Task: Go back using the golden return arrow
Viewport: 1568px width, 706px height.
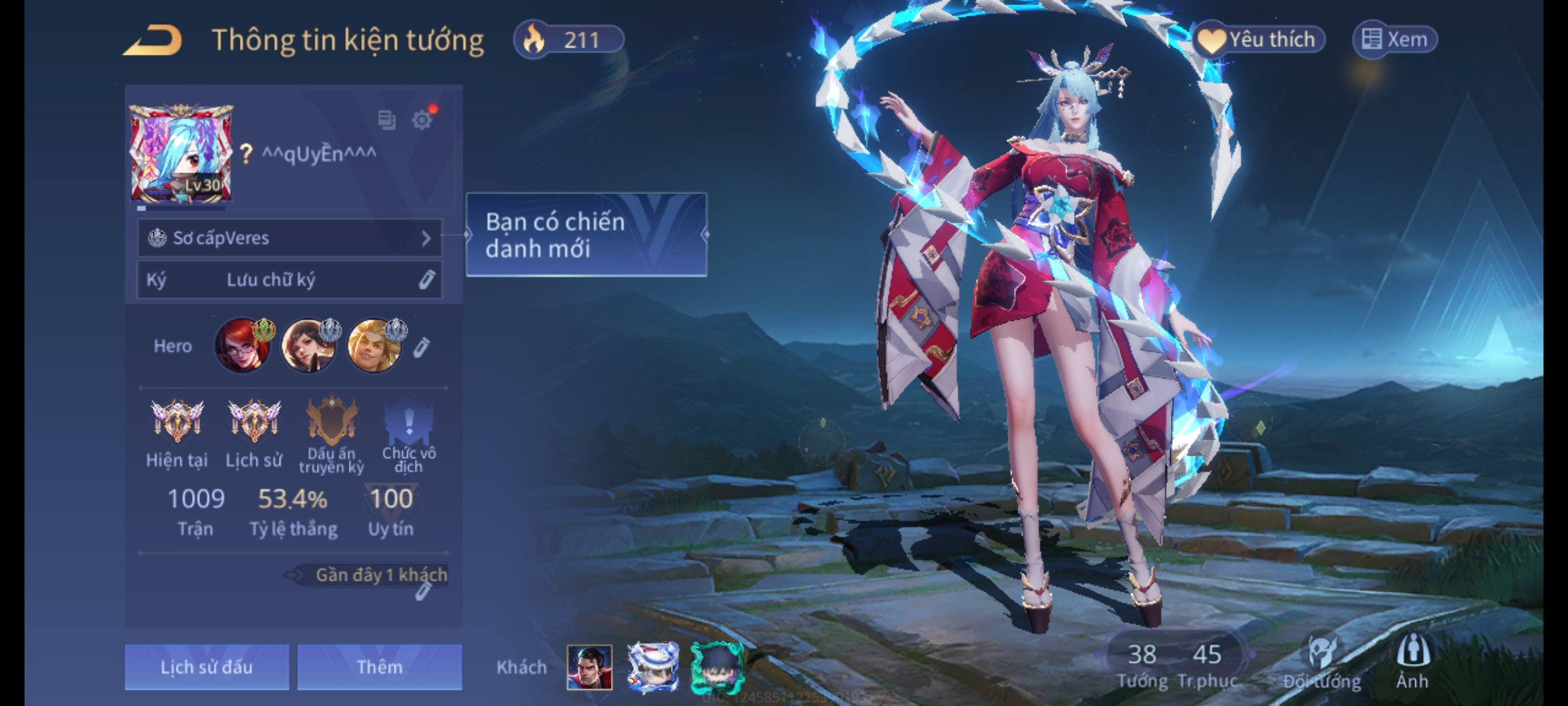Action: pyautogui.click(x=152, y=40)
